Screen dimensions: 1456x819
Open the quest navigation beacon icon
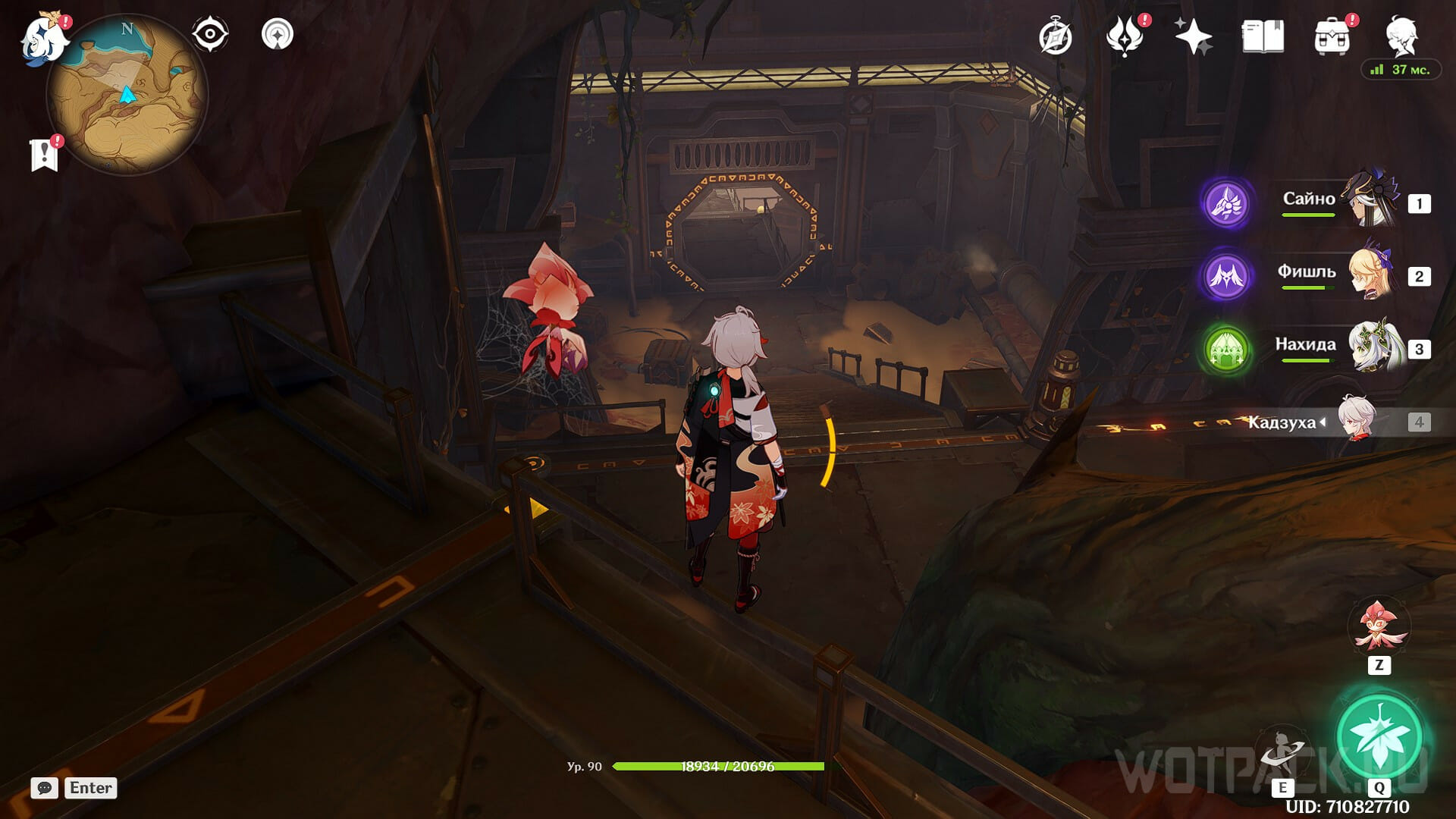coord(278,35)
